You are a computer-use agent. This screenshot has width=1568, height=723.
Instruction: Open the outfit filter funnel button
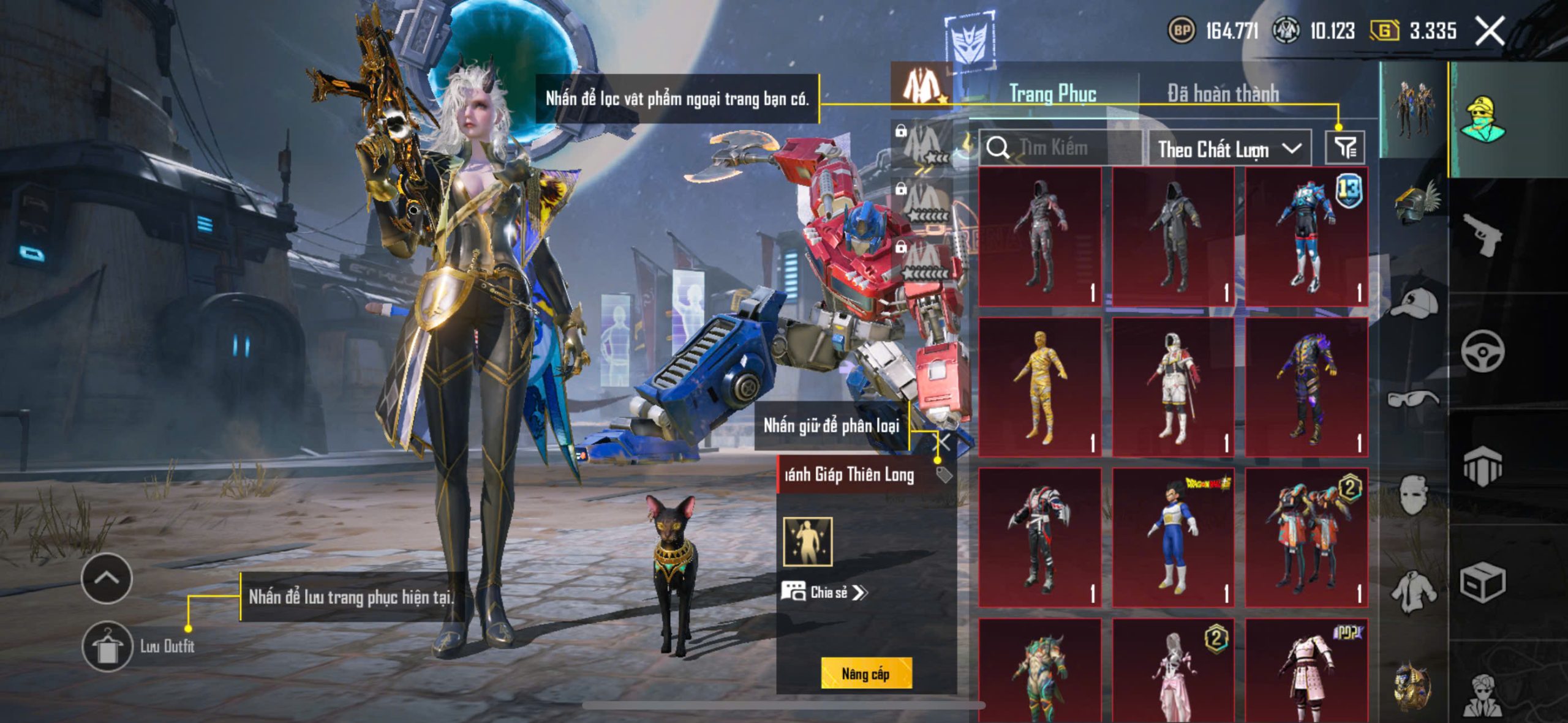click(1345, 148)
